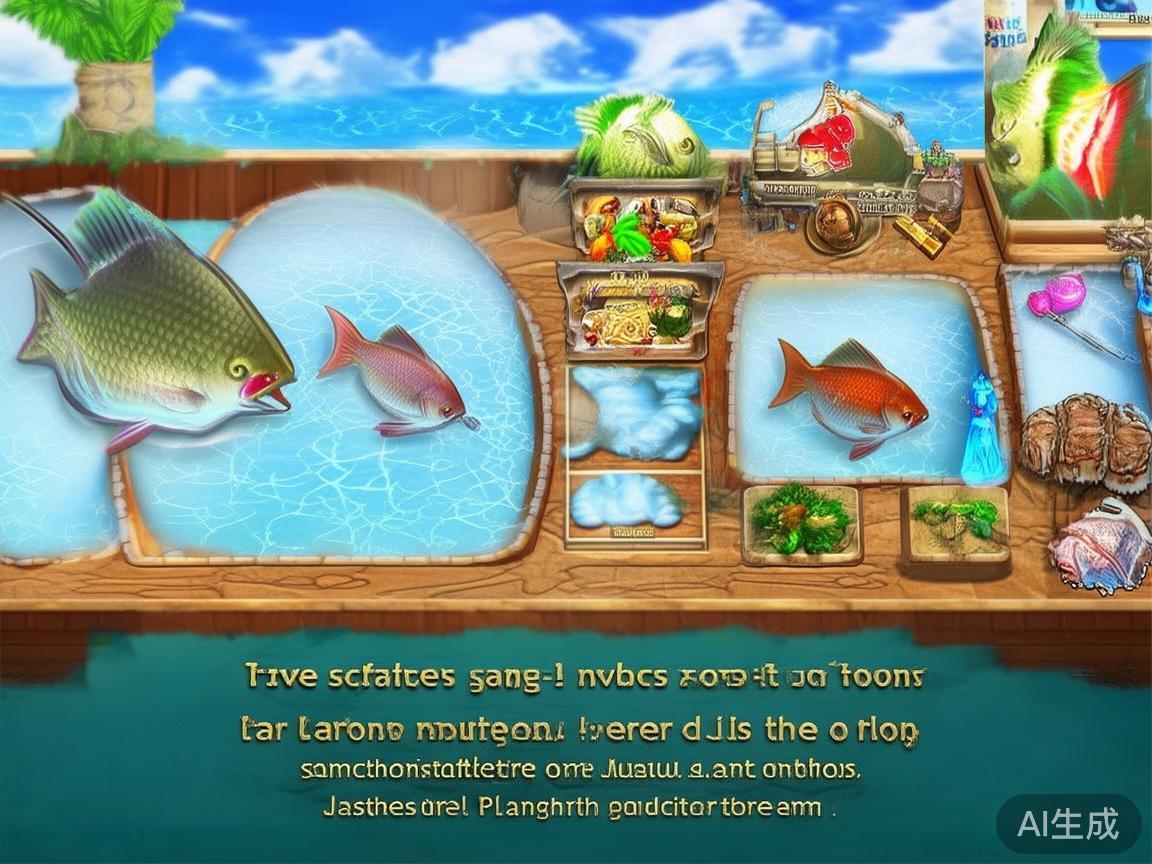
Task: Choose the orange goldfish in the square pool
Action: (850, 397)
